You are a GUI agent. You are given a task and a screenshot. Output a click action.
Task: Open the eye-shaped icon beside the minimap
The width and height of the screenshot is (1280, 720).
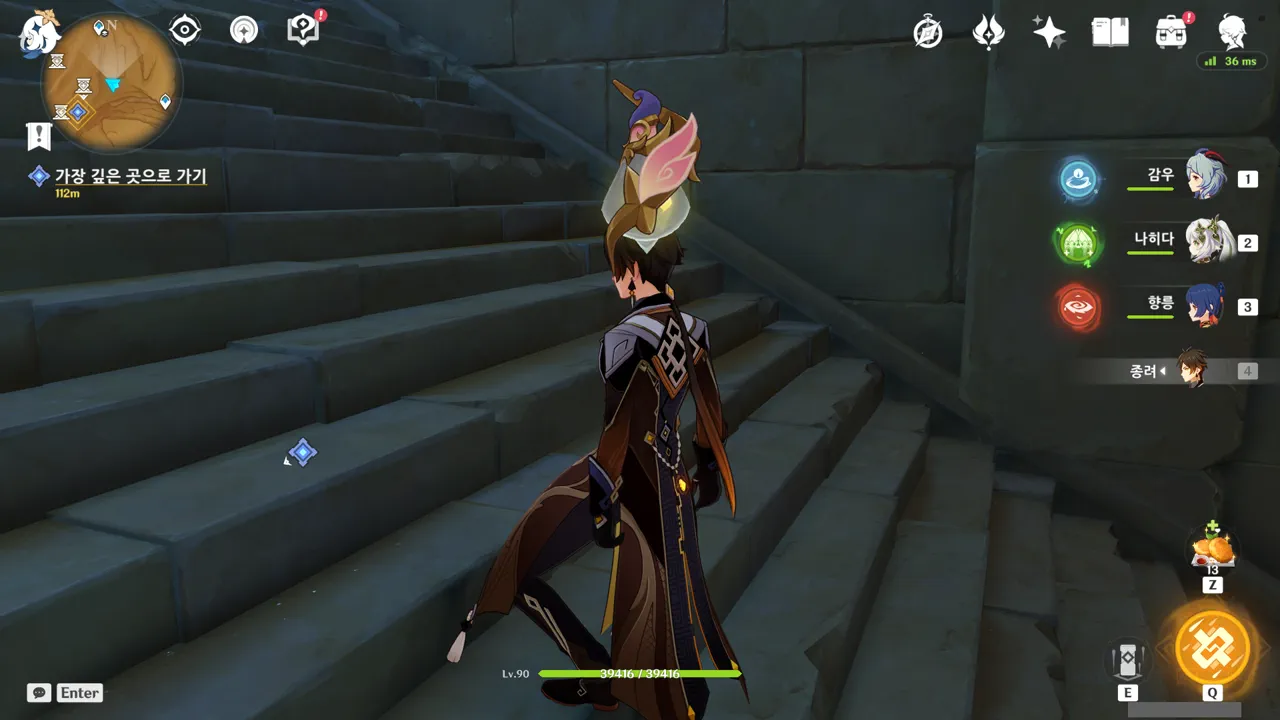pyautogui.click(x=185, y=30)
